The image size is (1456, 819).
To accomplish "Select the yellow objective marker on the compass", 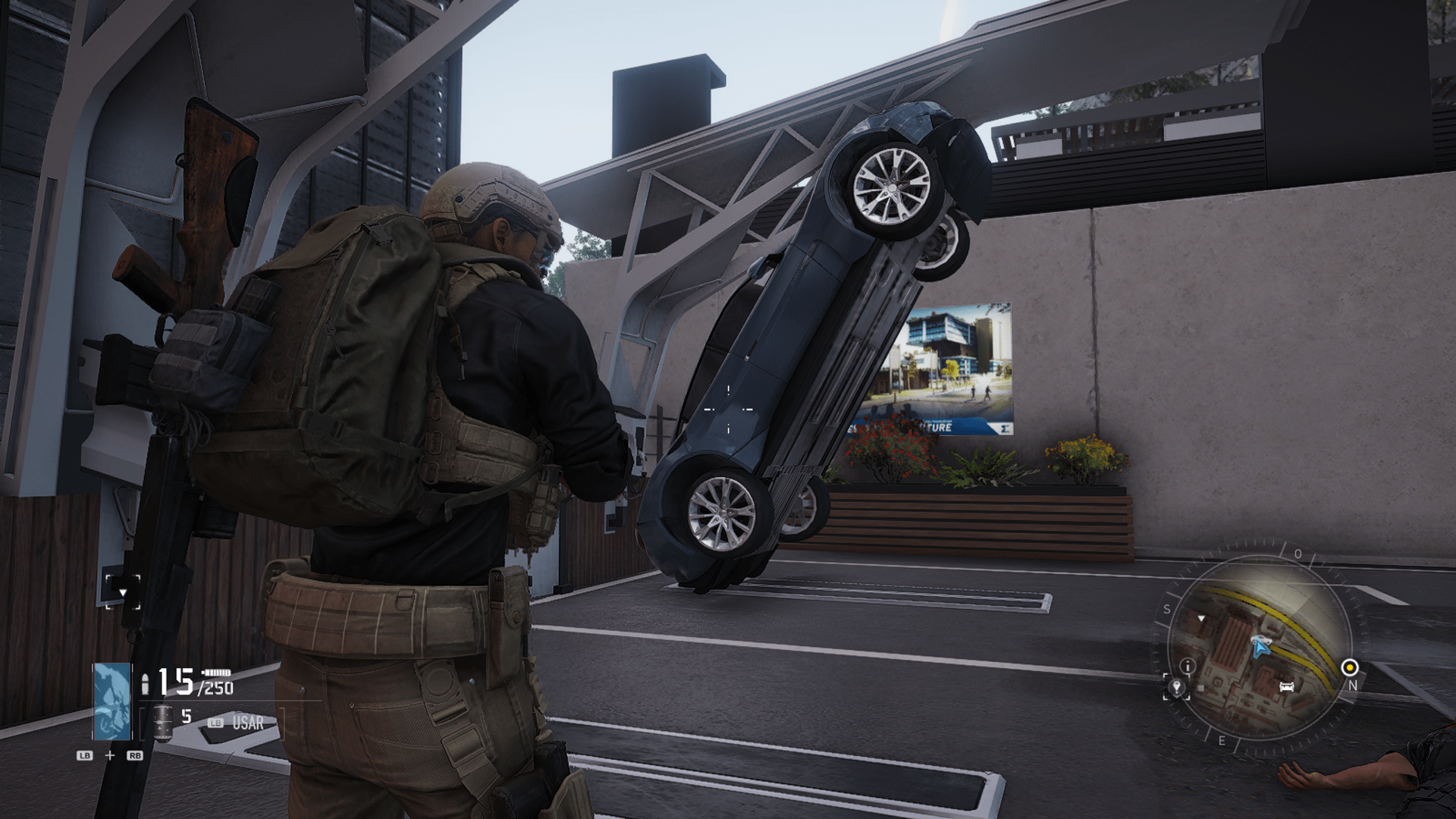I will coord(1350,667).
